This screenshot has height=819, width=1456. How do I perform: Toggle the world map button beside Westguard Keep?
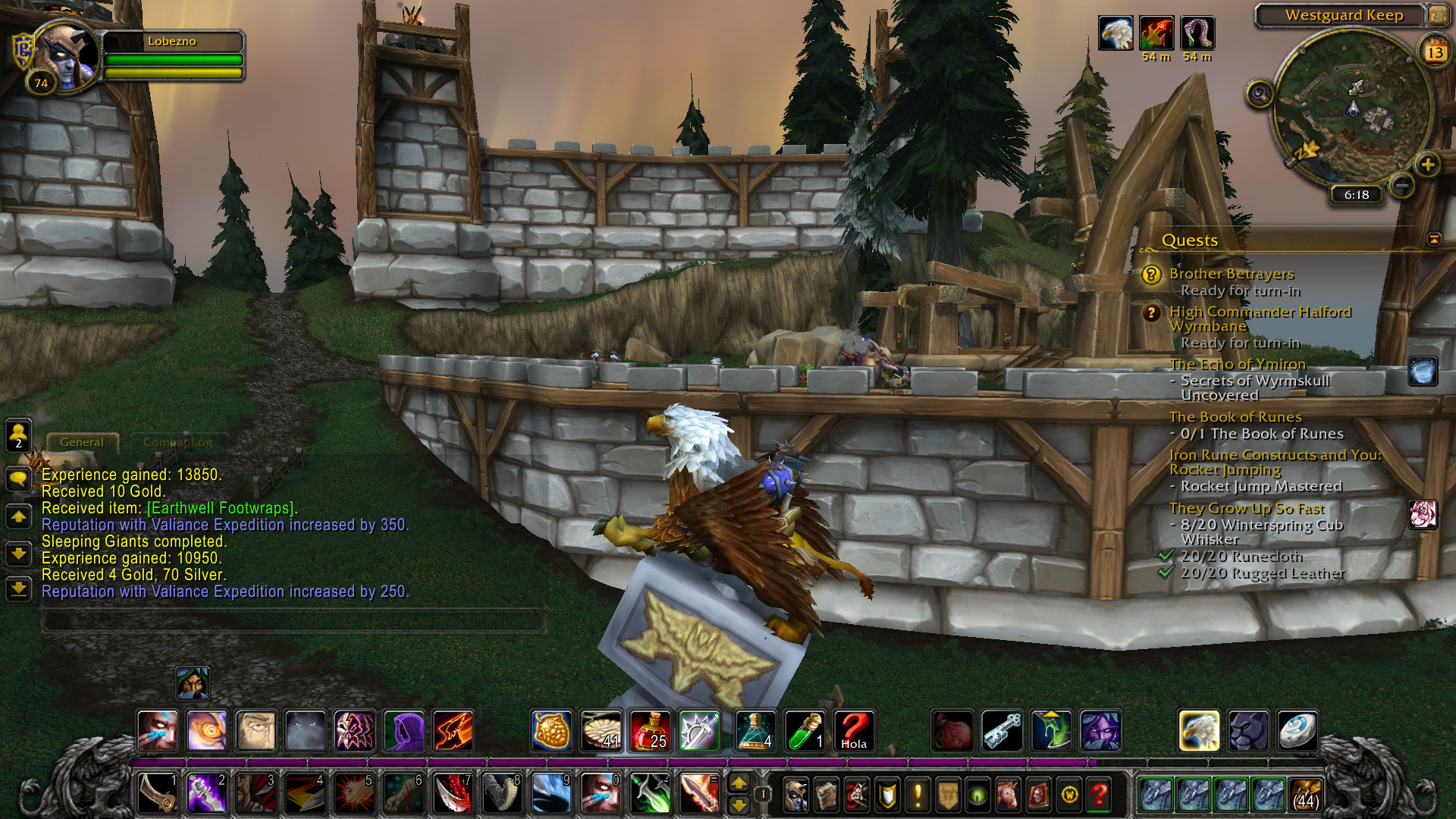[x=1436, y=15]
